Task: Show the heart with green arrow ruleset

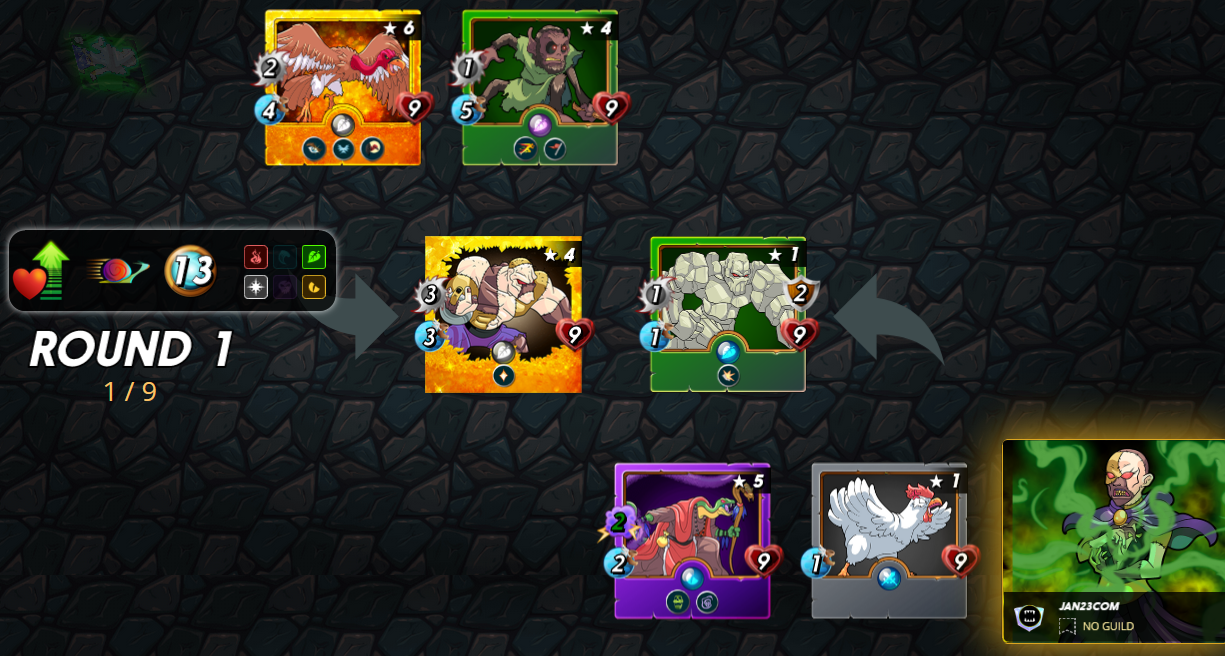Action: point(42,271)
